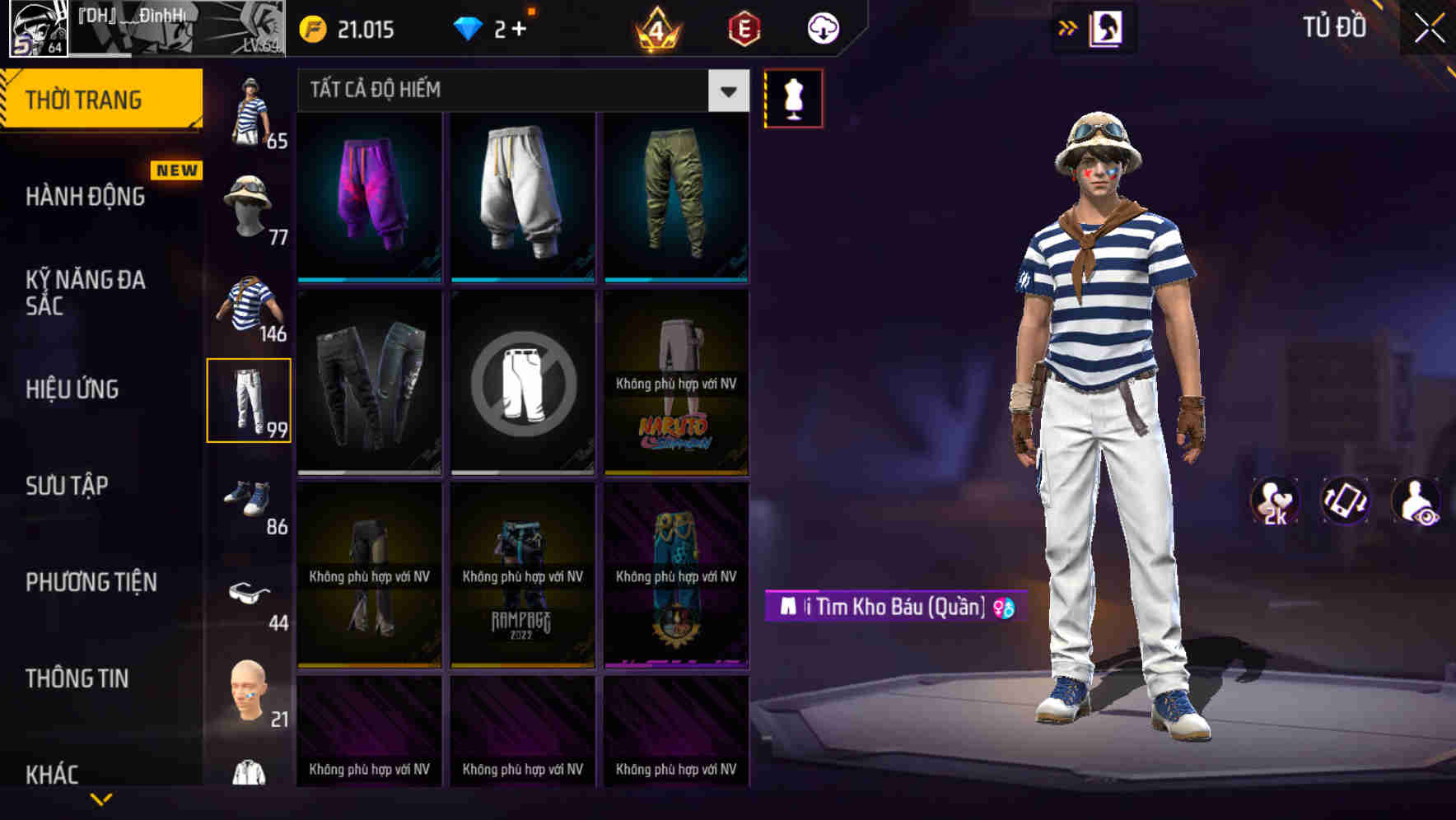Click the mannequin outfit preset icon
The height and width of the screenshot is (820, 1456).
[795, 97]
